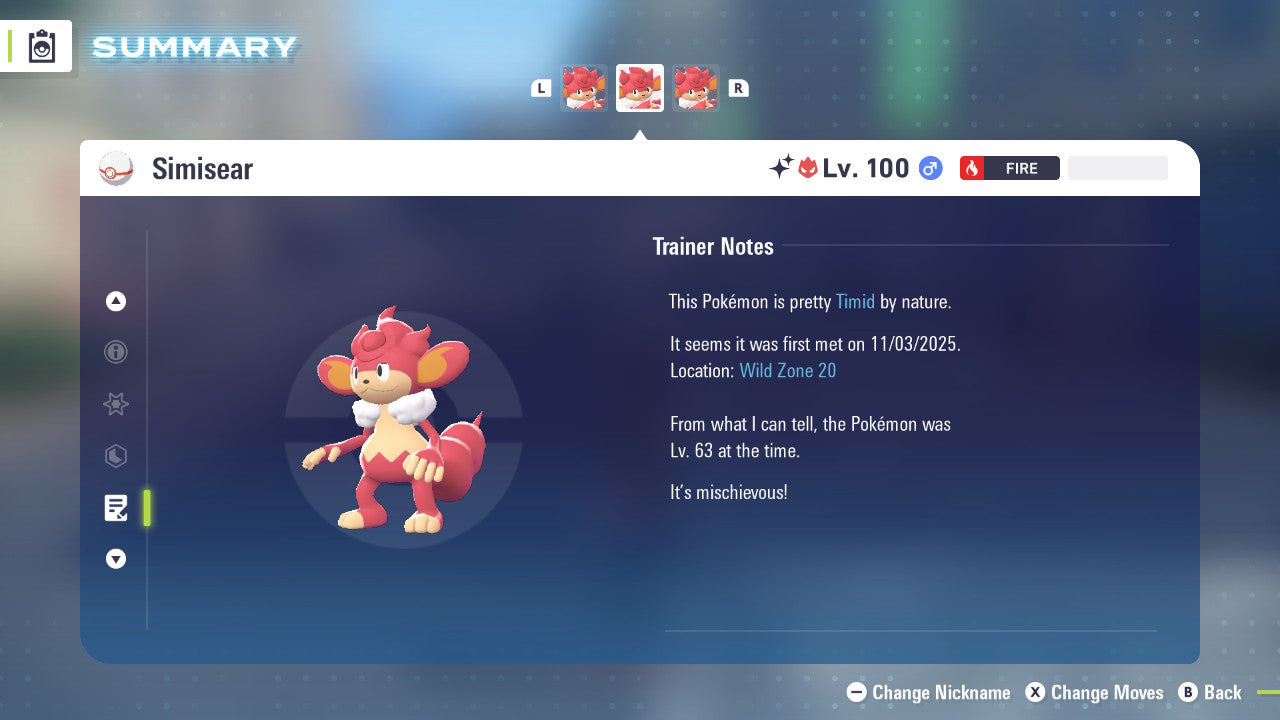Screen dimensions: 1280x720
Task: Select the center Simisear party thumbnail
Action: (x=640, y=88)
